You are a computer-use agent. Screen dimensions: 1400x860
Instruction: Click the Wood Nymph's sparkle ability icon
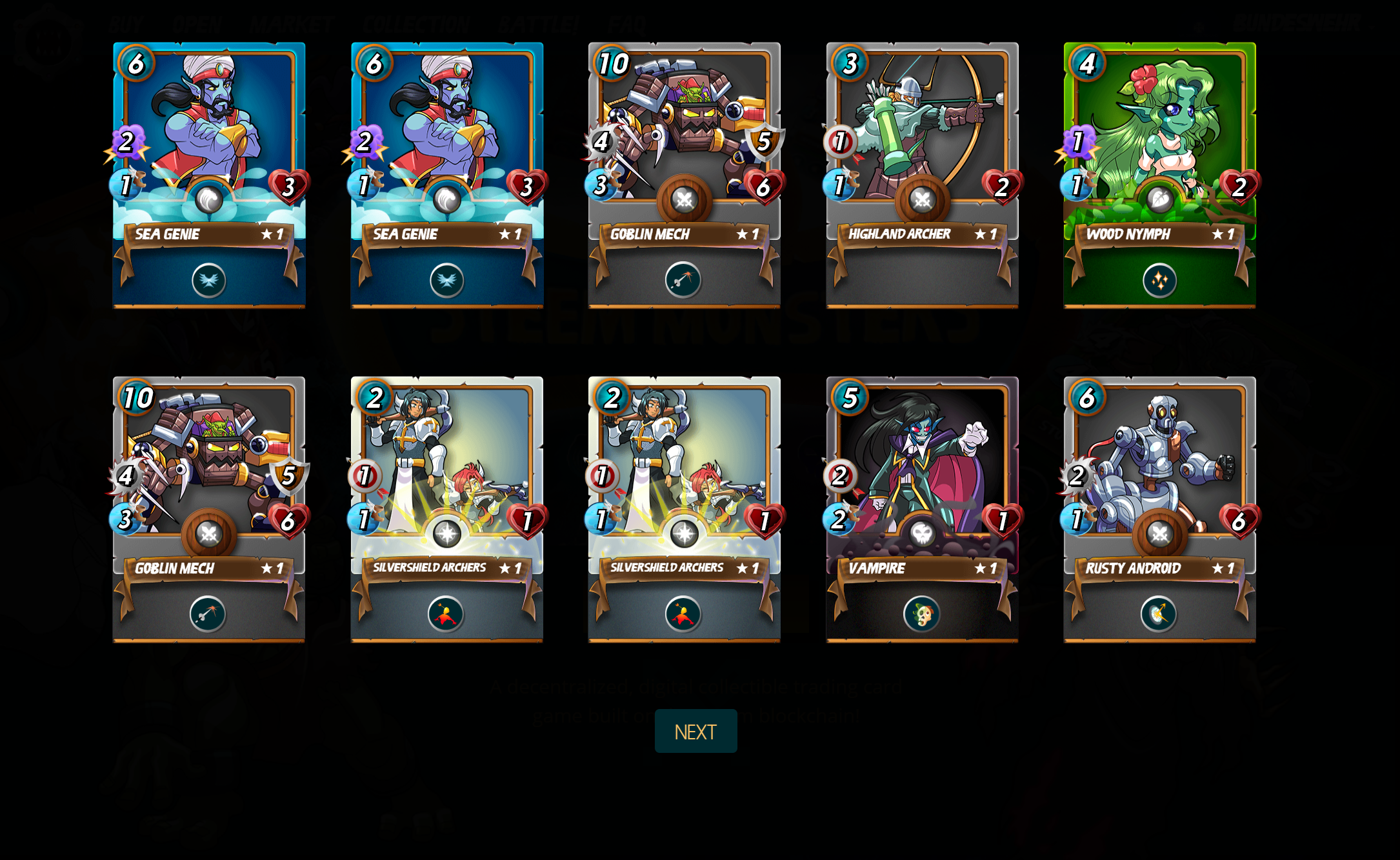point(1159,281)
